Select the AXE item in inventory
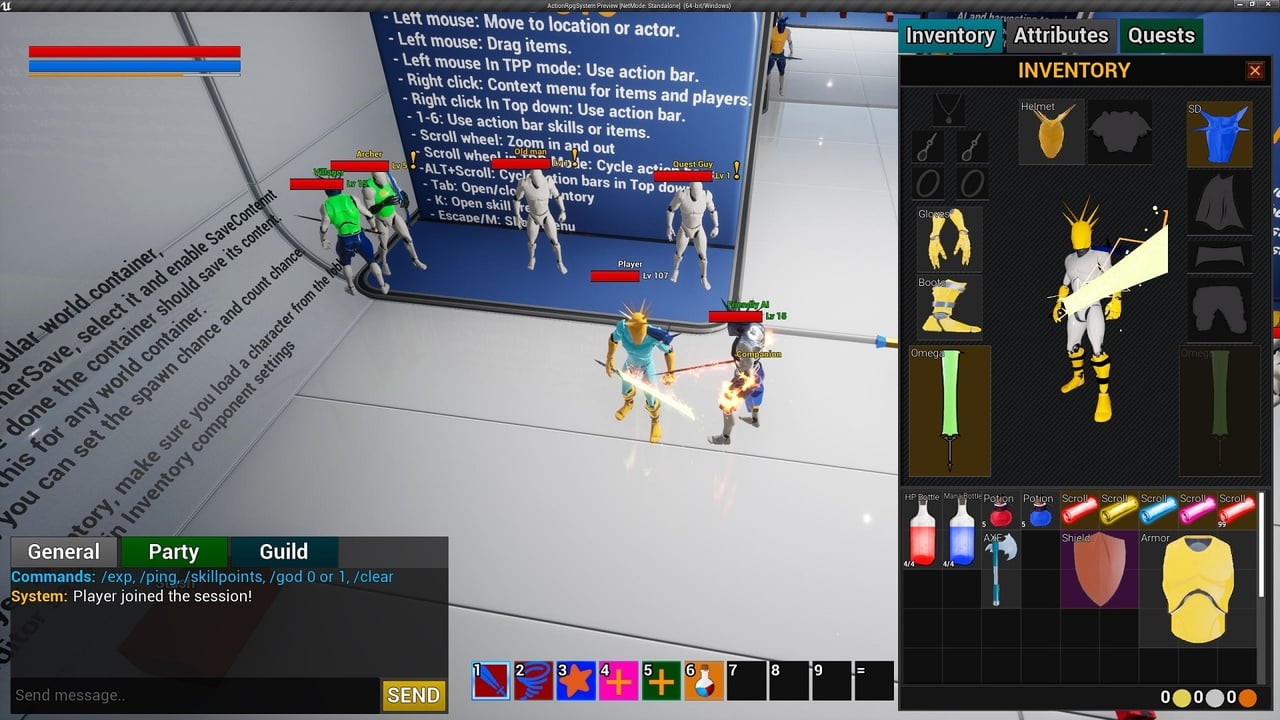Screen dimensions: 1280x720 pos(1000,568)
